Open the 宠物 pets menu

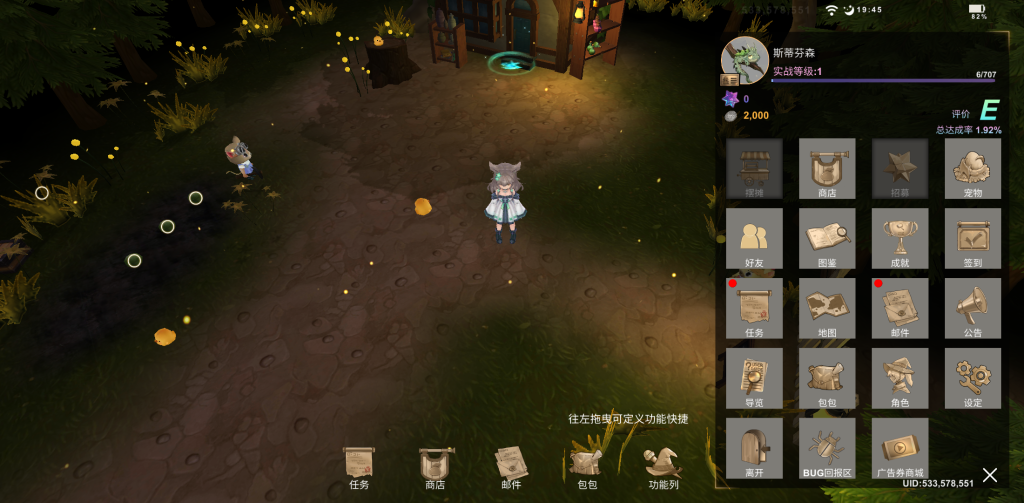click(972, 168)
